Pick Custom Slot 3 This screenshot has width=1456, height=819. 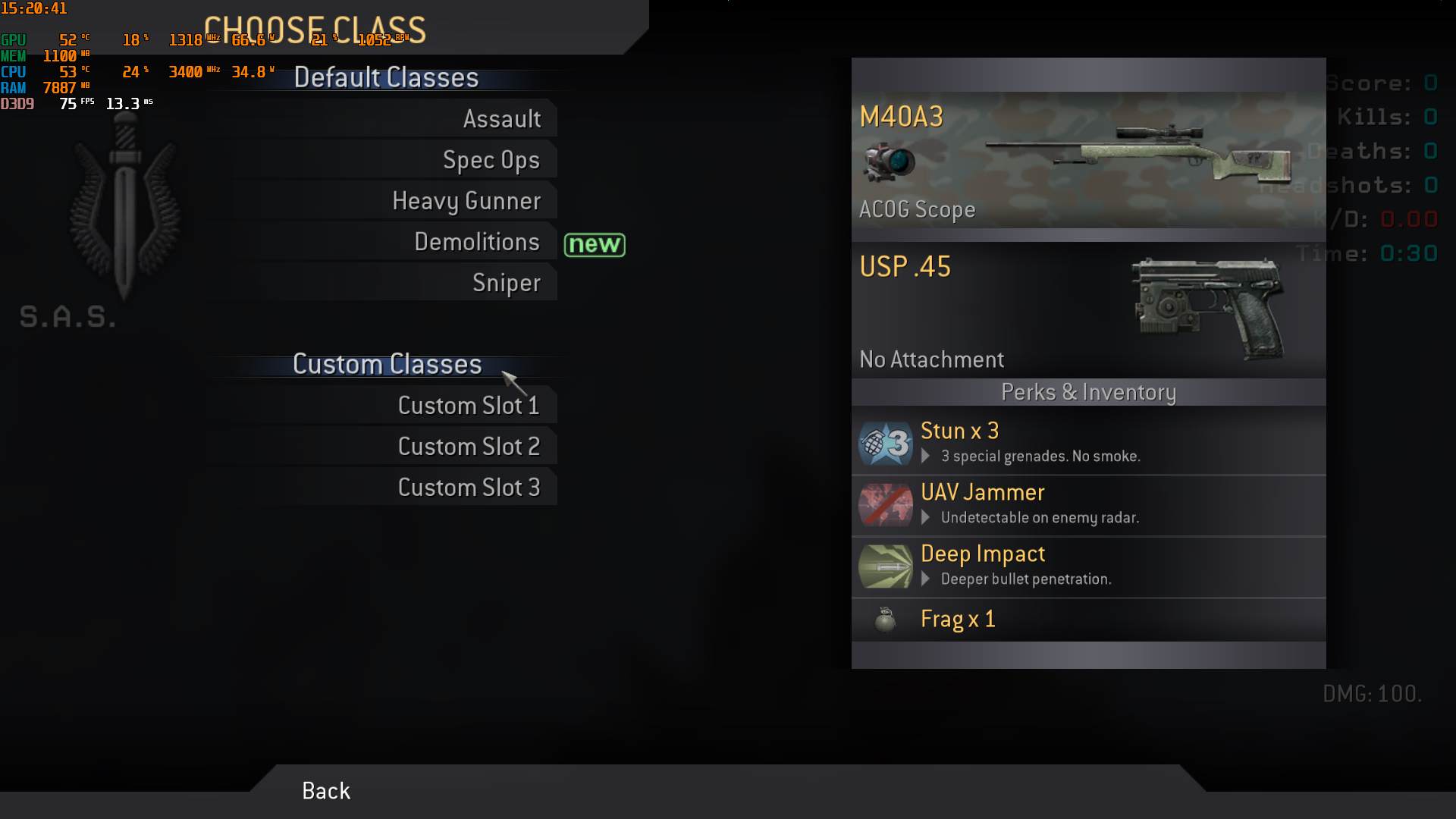click(x=468, y=488)
